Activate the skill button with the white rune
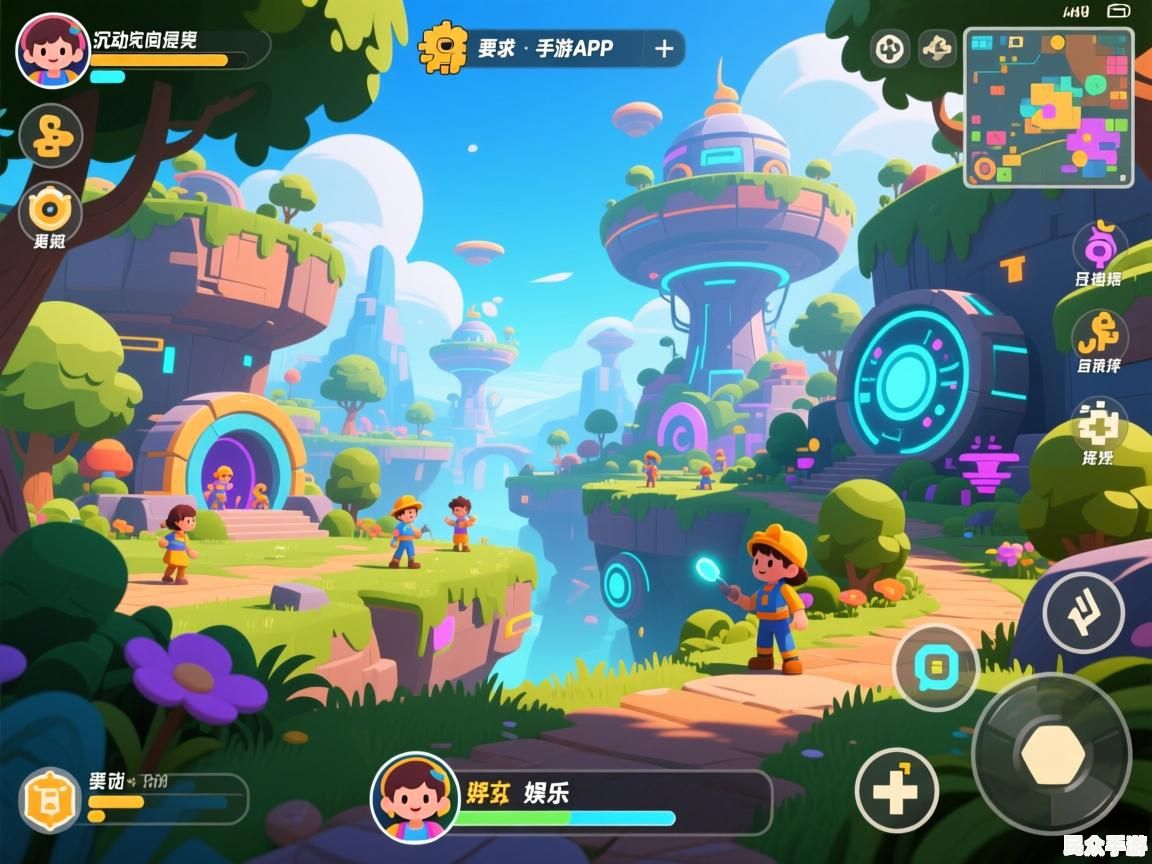Viewport: 1152px width, 864px height. coord(1083,613)
